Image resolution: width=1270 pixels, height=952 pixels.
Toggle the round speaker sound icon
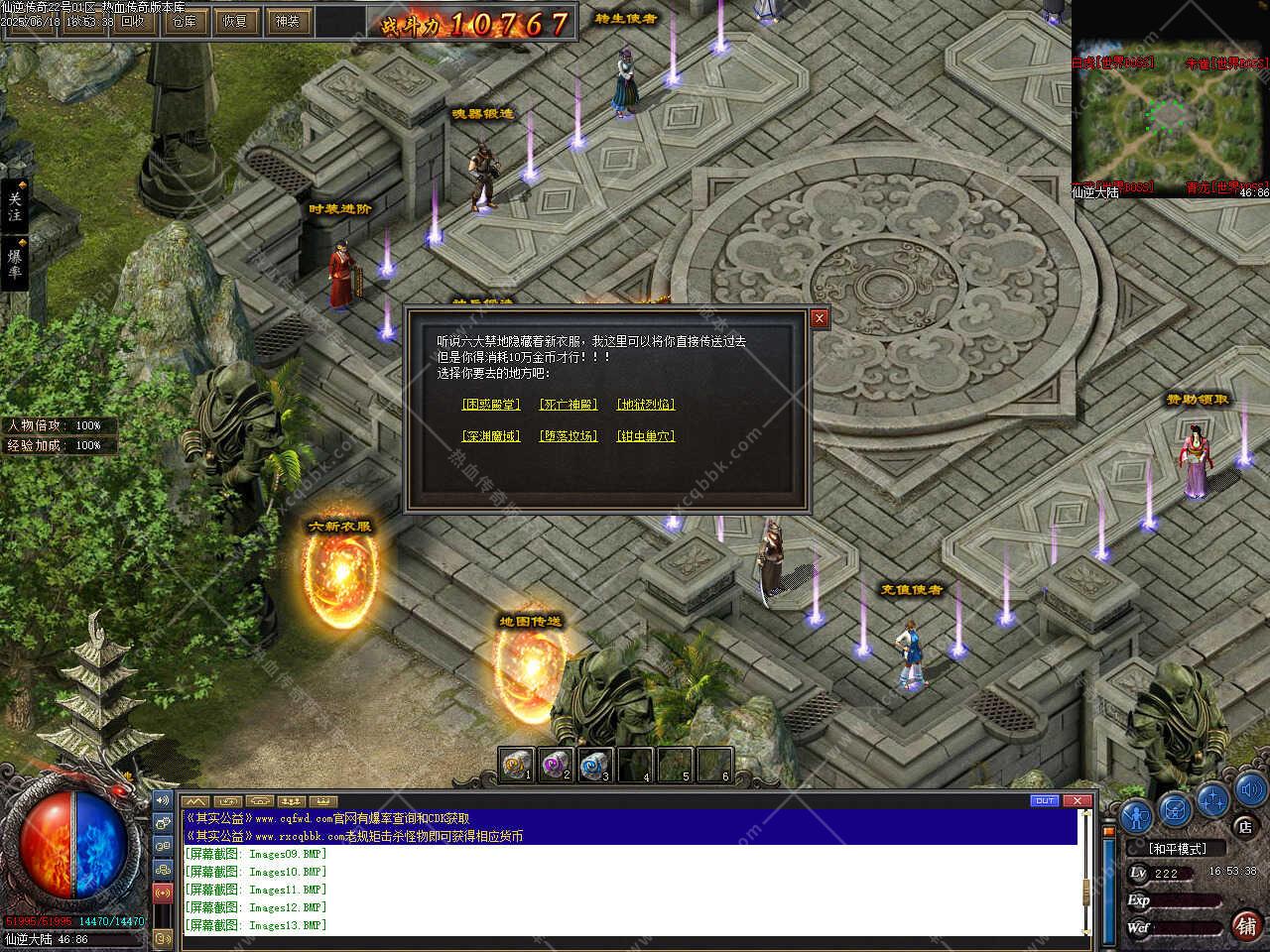(1247, 790)
